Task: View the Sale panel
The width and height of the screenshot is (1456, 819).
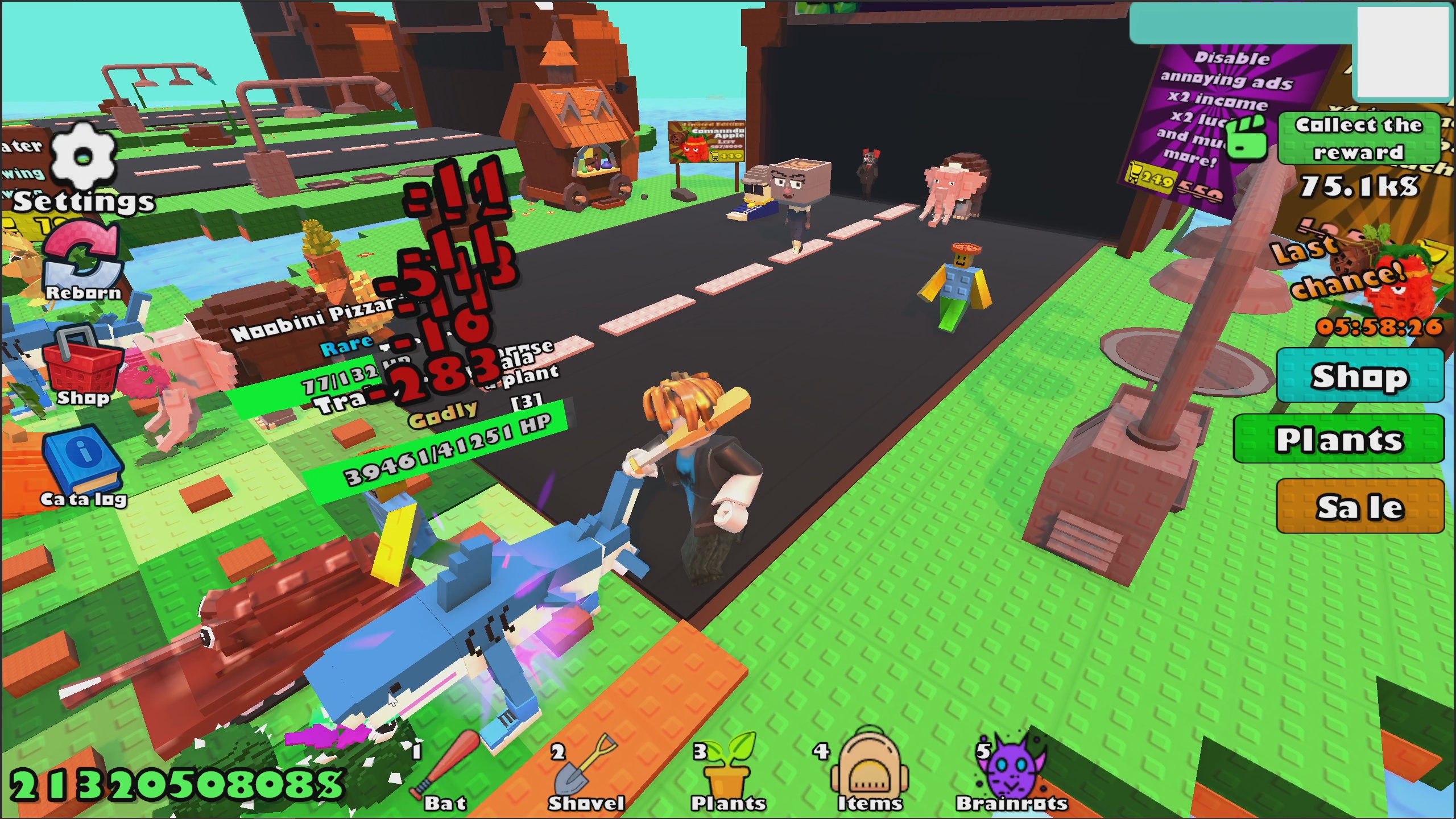Action: [1358, 505]
